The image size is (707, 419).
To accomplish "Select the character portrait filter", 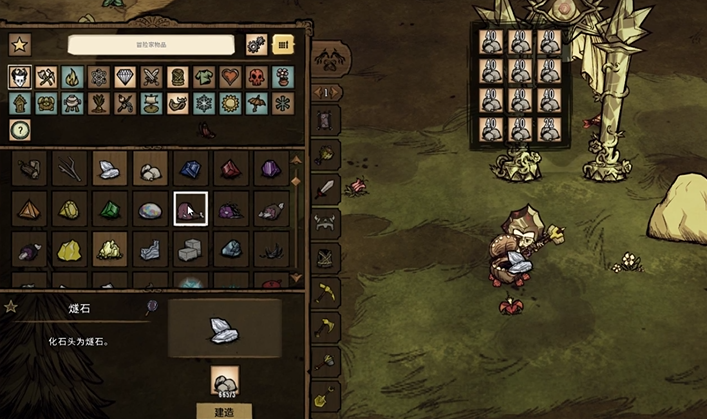I will click(x=19, y=77).
